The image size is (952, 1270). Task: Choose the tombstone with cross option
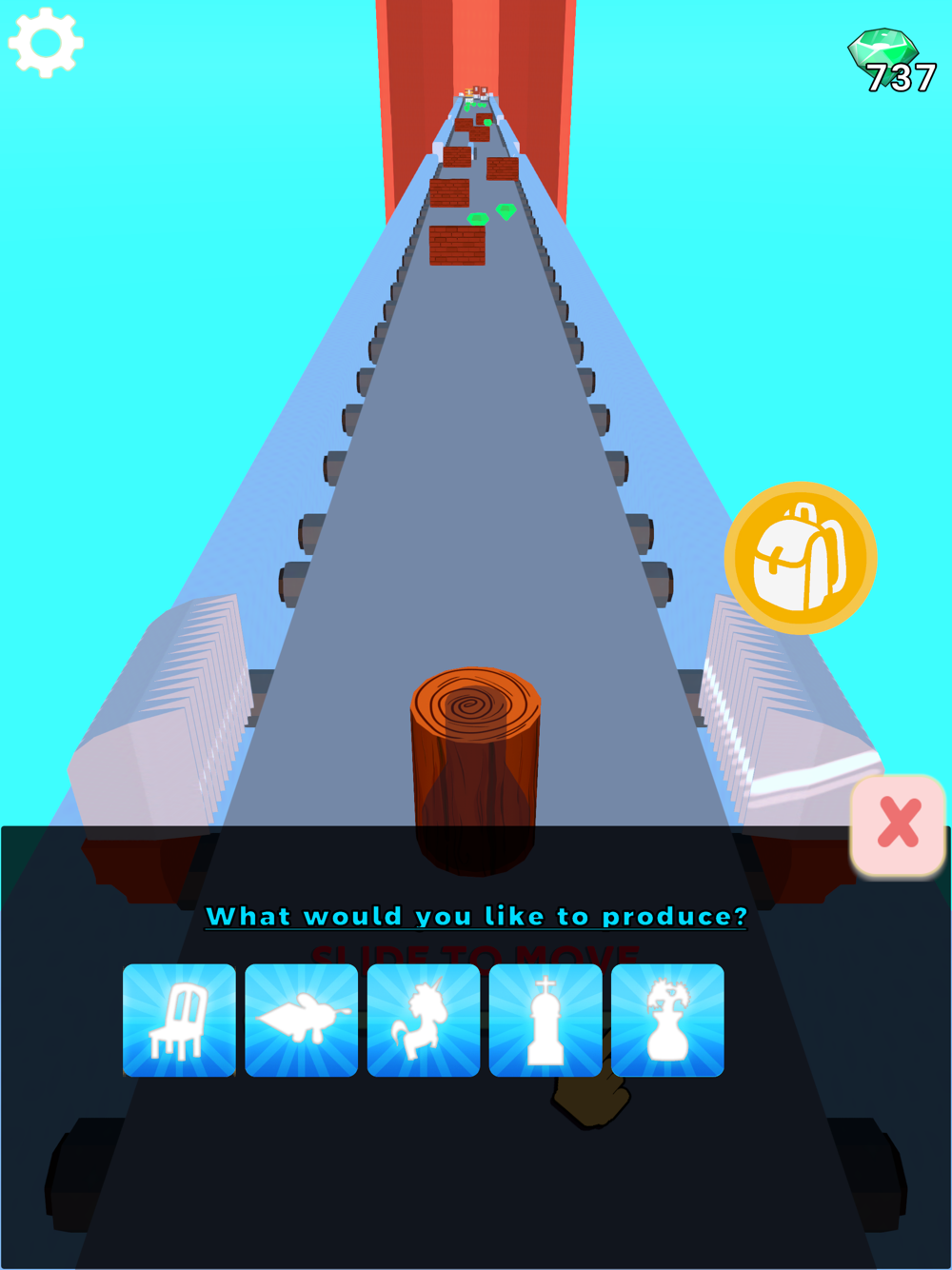point(545,1020)
